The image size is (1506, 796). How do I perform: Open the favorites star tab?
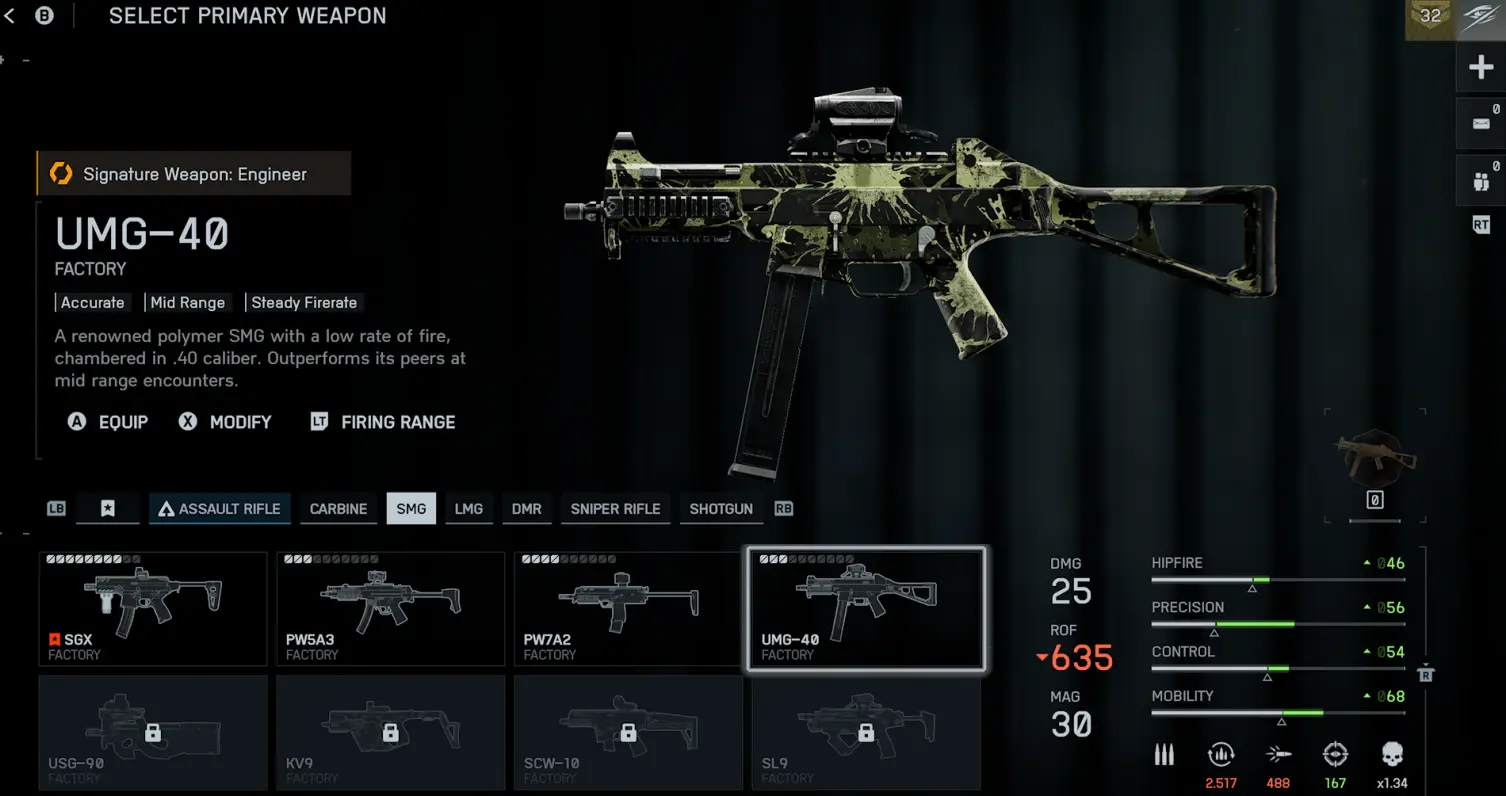coord(108,509)
